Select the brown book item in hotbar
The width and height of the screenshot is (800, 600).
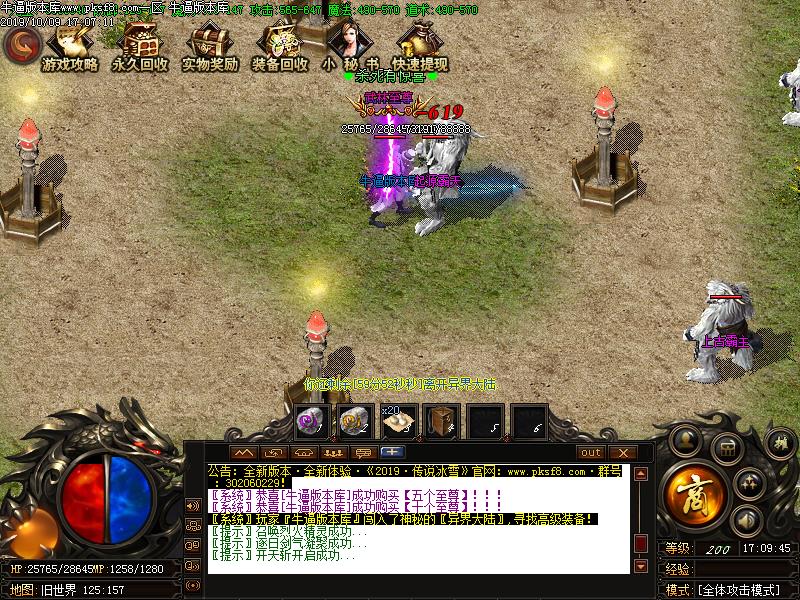[x=442, y=421]
